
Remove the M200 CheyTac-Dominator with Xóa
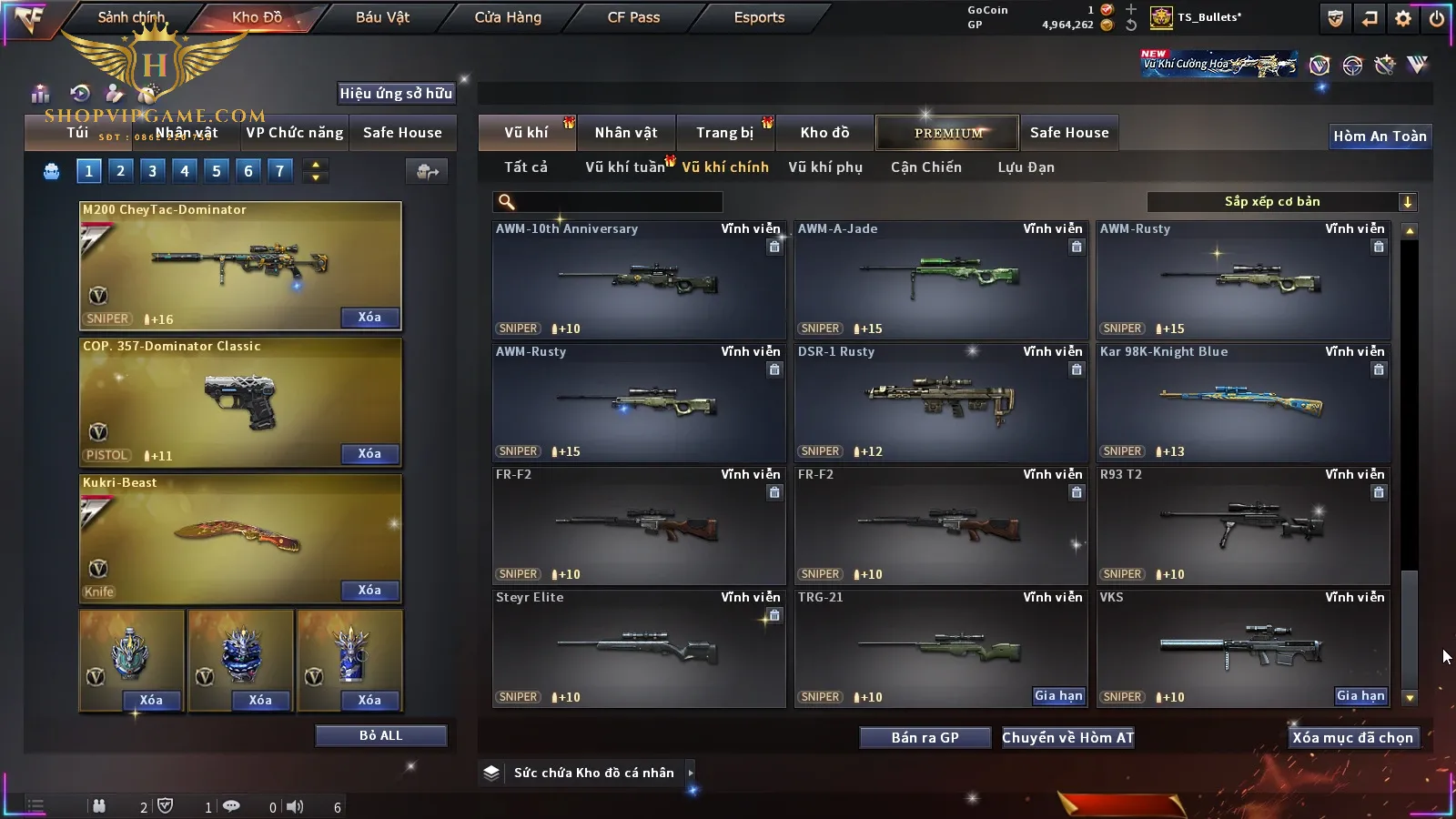click(x=369, y=318)
